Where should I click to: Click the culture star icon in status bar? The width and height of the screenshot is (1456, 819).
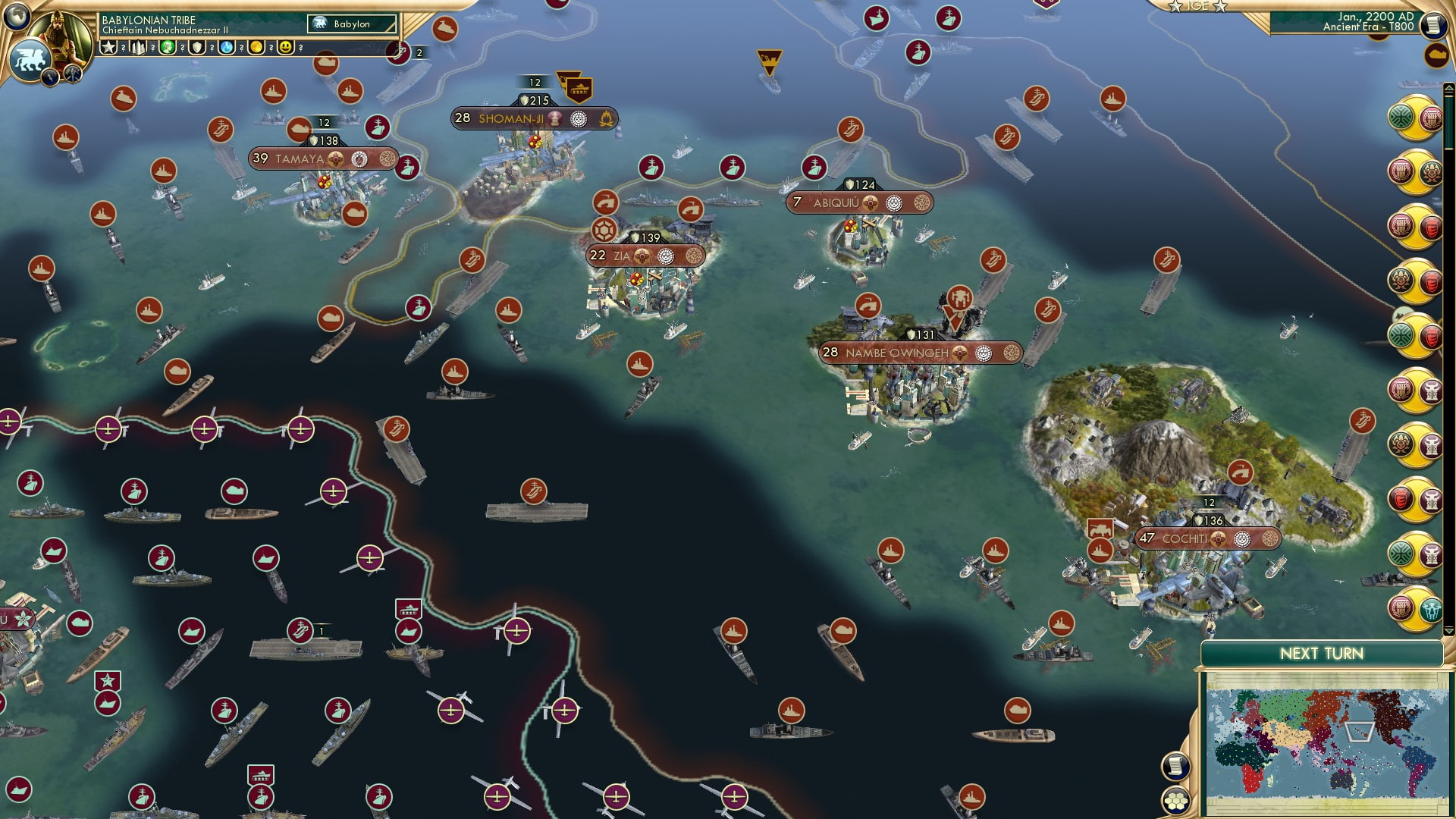tap(109, 47)
